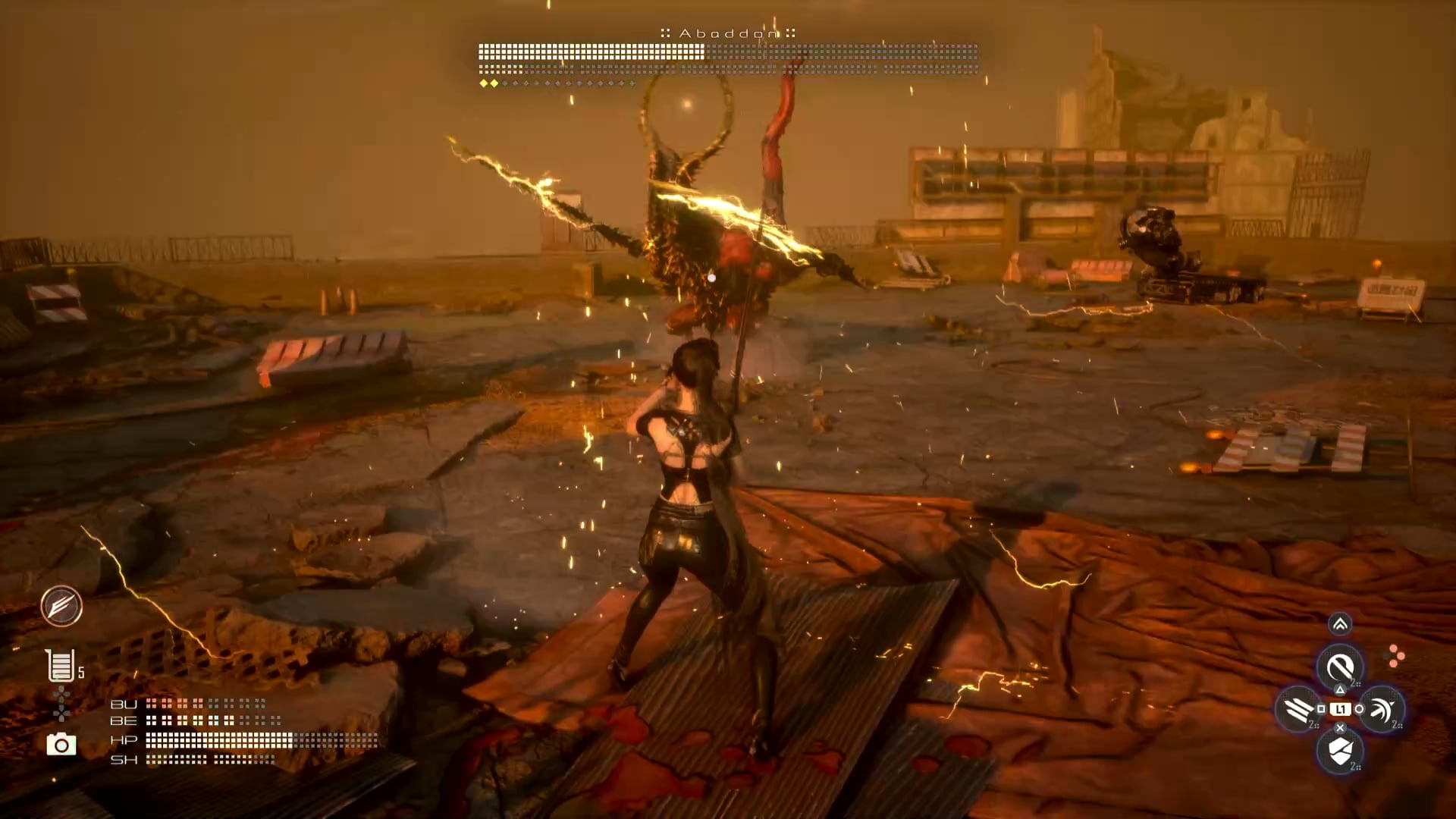Viewport: 1456px width, 819px height.
Task: Activate the winged blade gauge icon
Action: [x=61, y=606]
